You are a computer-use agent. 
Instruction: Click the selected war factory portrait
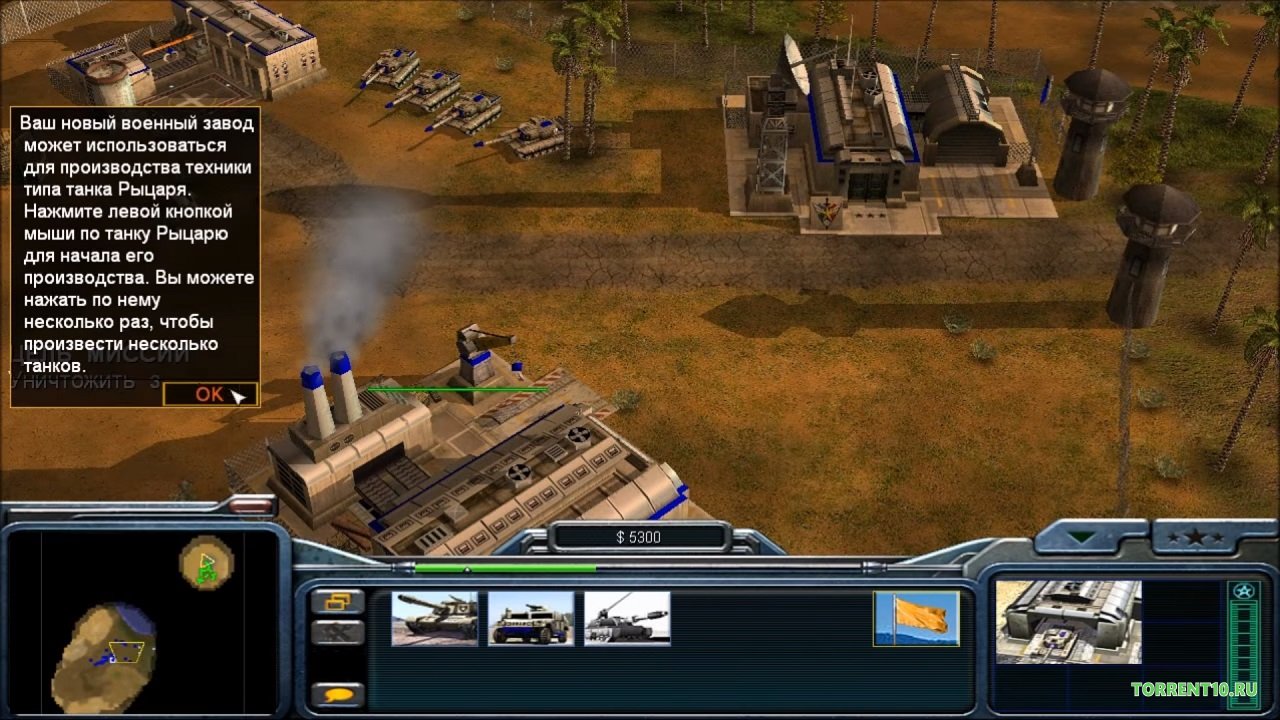coord(1068,622)
